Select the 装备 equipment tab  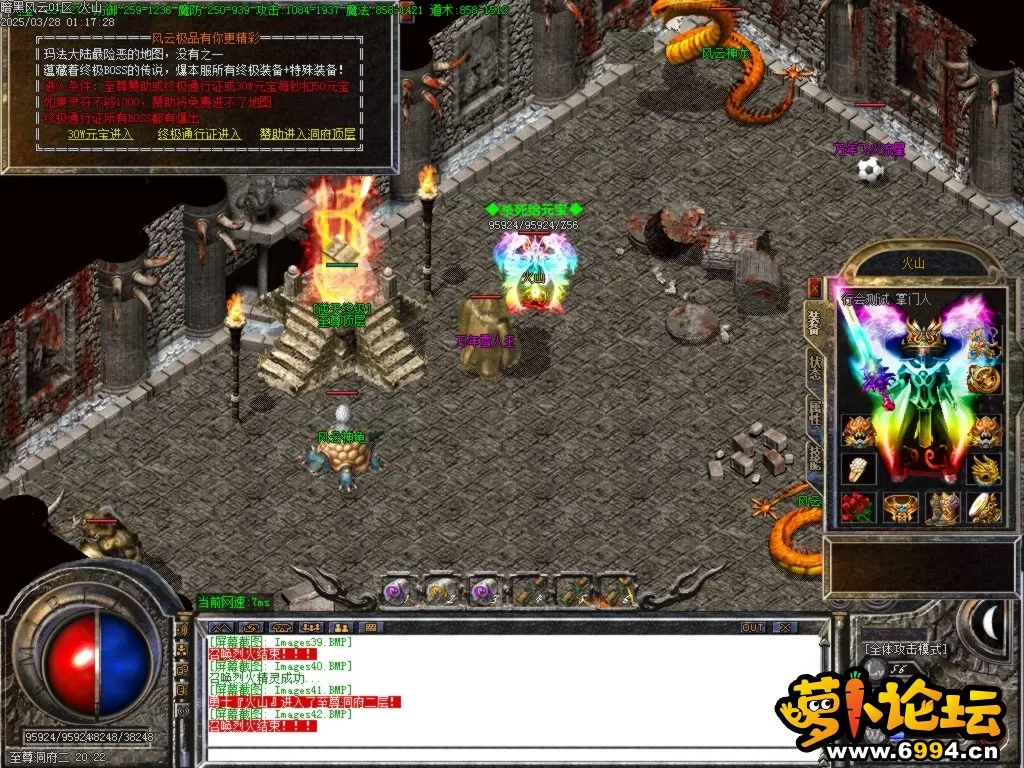click(815, 320)
